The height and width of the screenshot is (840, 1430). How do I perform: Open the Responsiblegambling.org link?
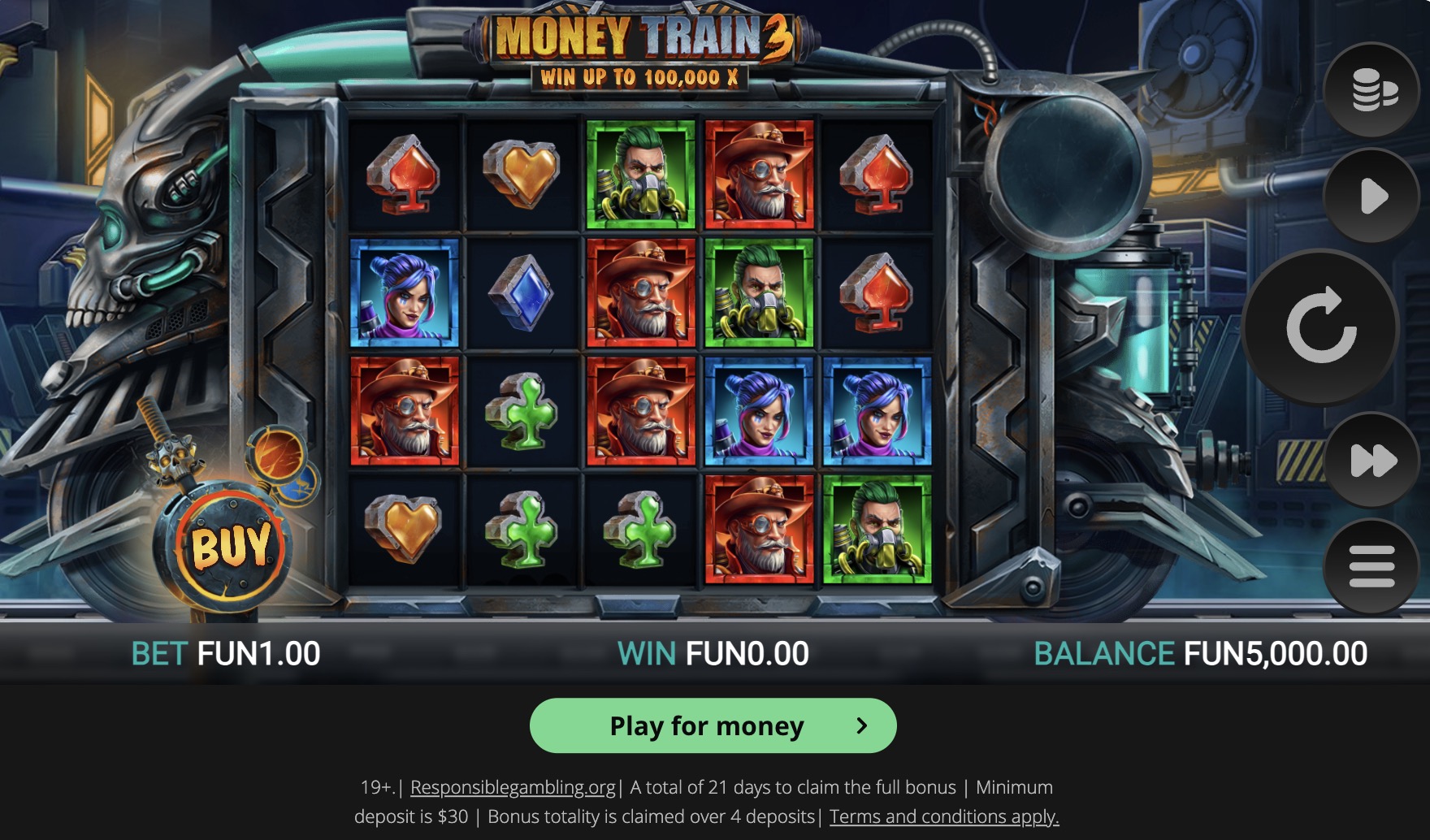click(x=512, y=786)
